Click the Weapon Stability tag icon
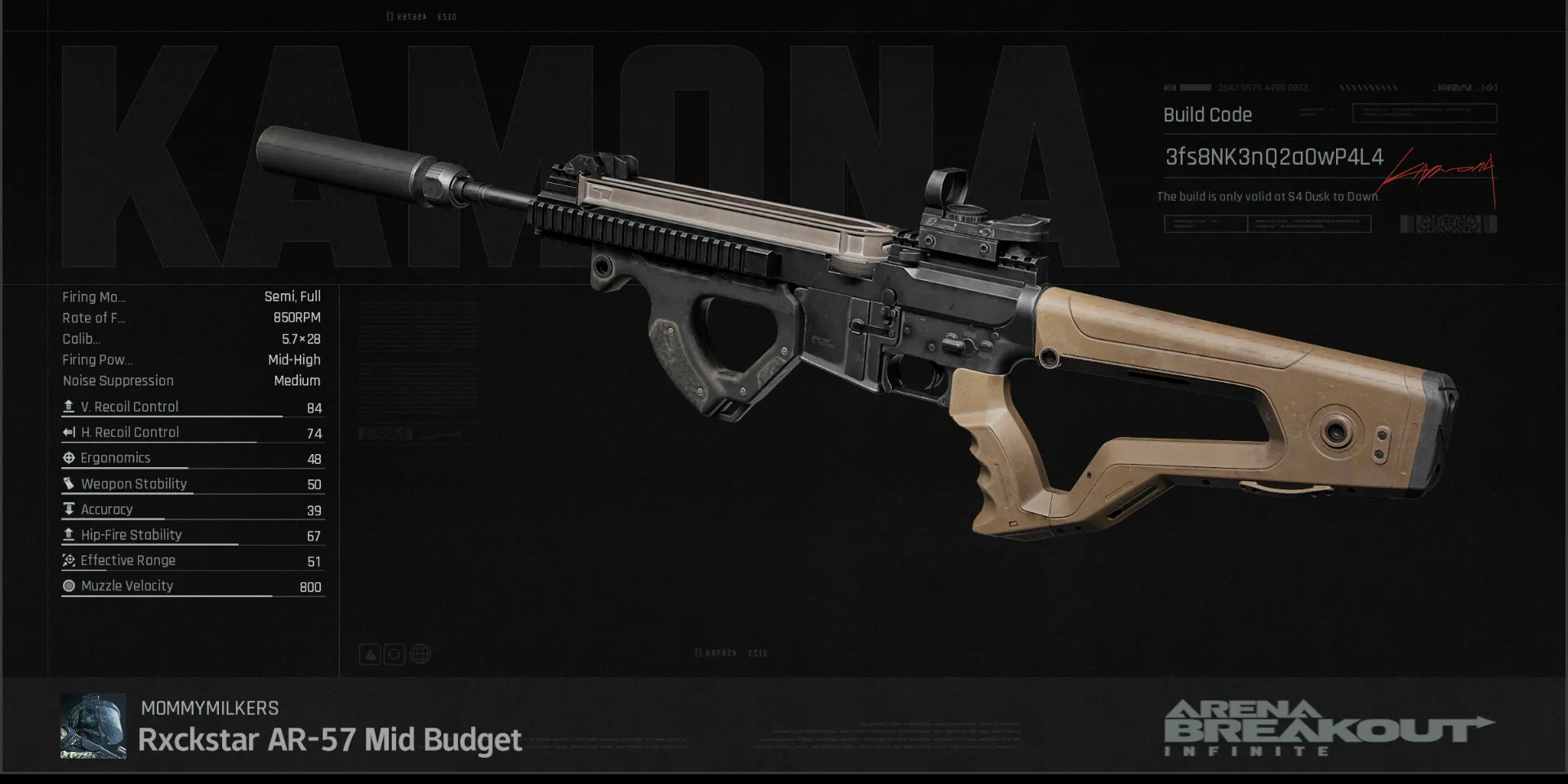This screenshot has height=784, width=1568. pos(69,483)
